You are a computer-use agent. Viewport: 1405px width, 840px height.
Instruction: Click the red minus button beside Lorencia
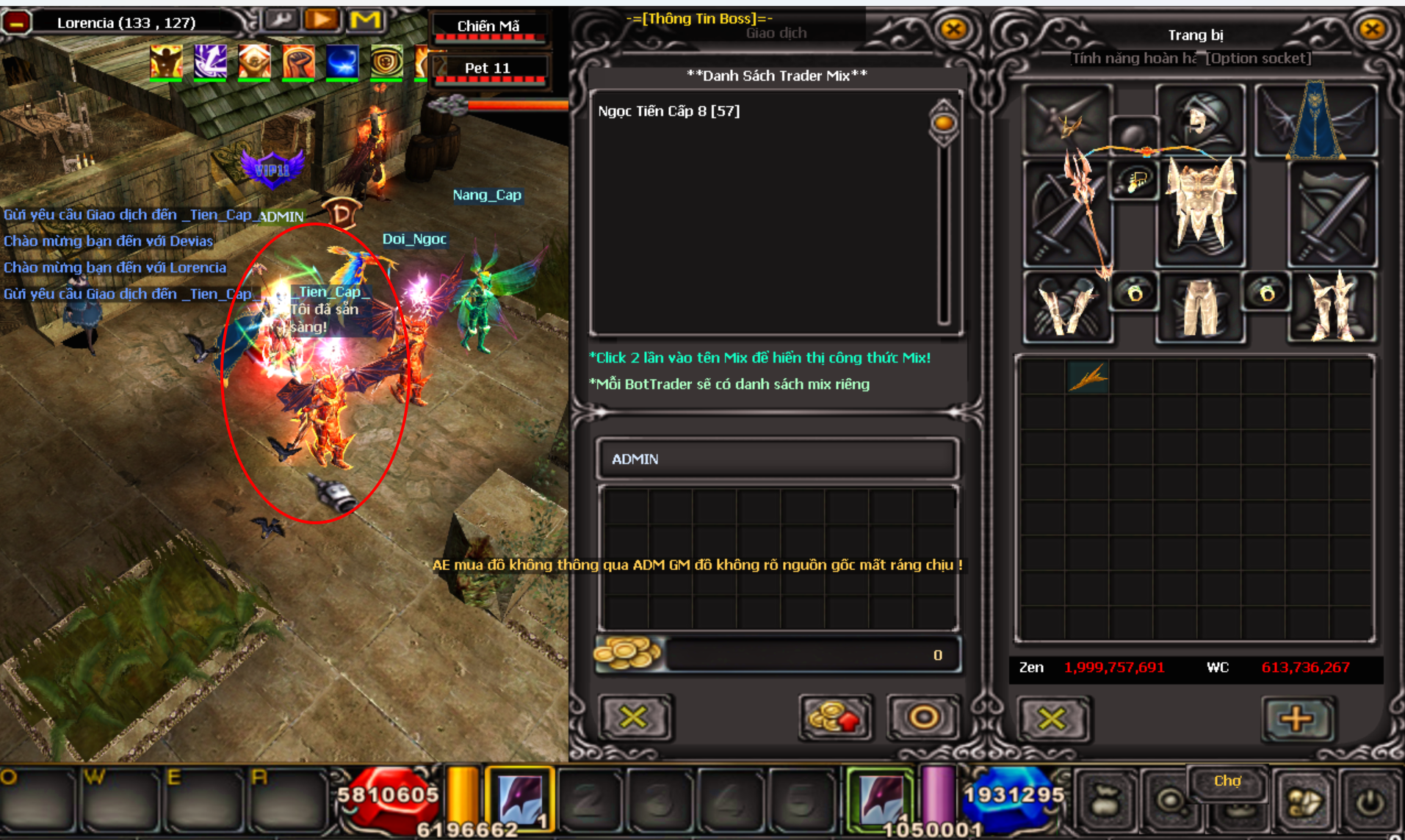point(16,23)
